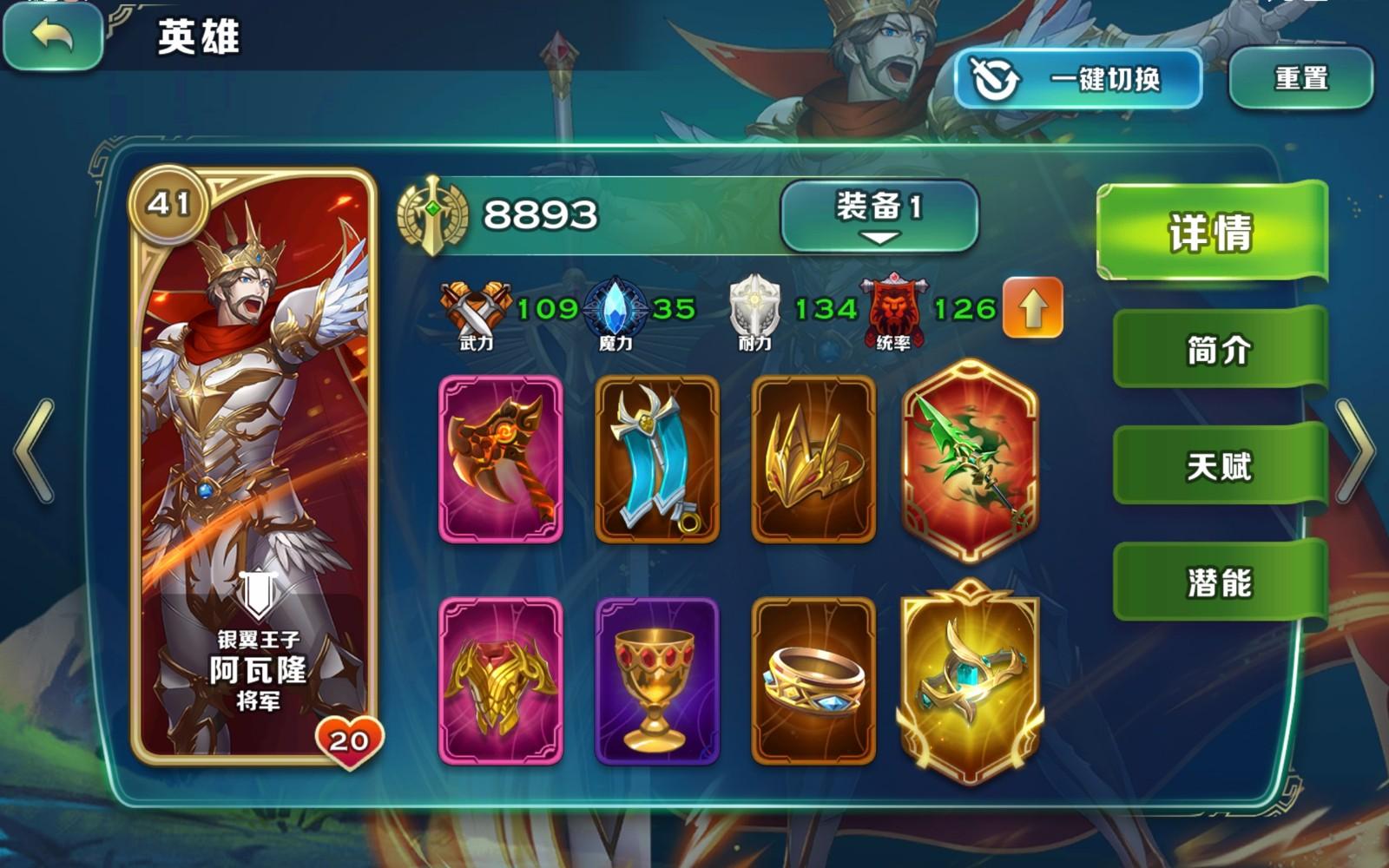This screenshot has height=868, width=1389.
Task: Click the orange upgrade arrow icon
Action: tap(1033, 308)
